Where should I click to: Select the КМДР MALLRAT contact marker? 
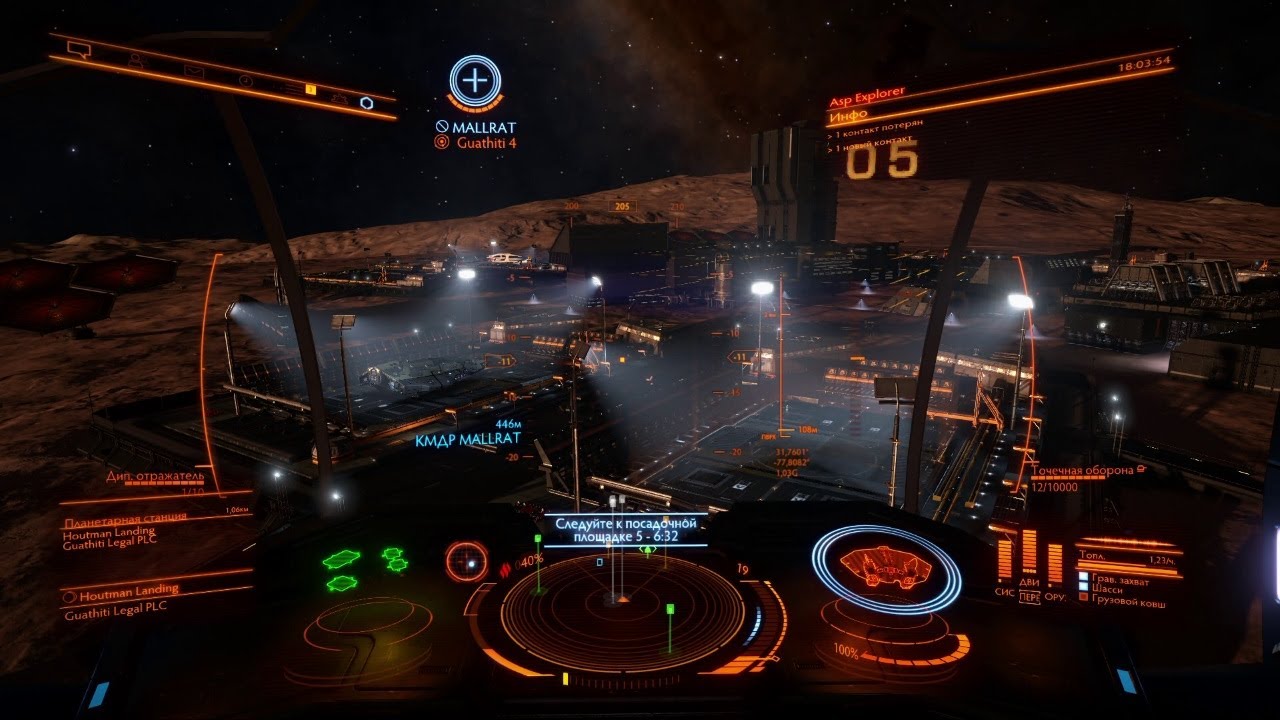click(469, 440)
